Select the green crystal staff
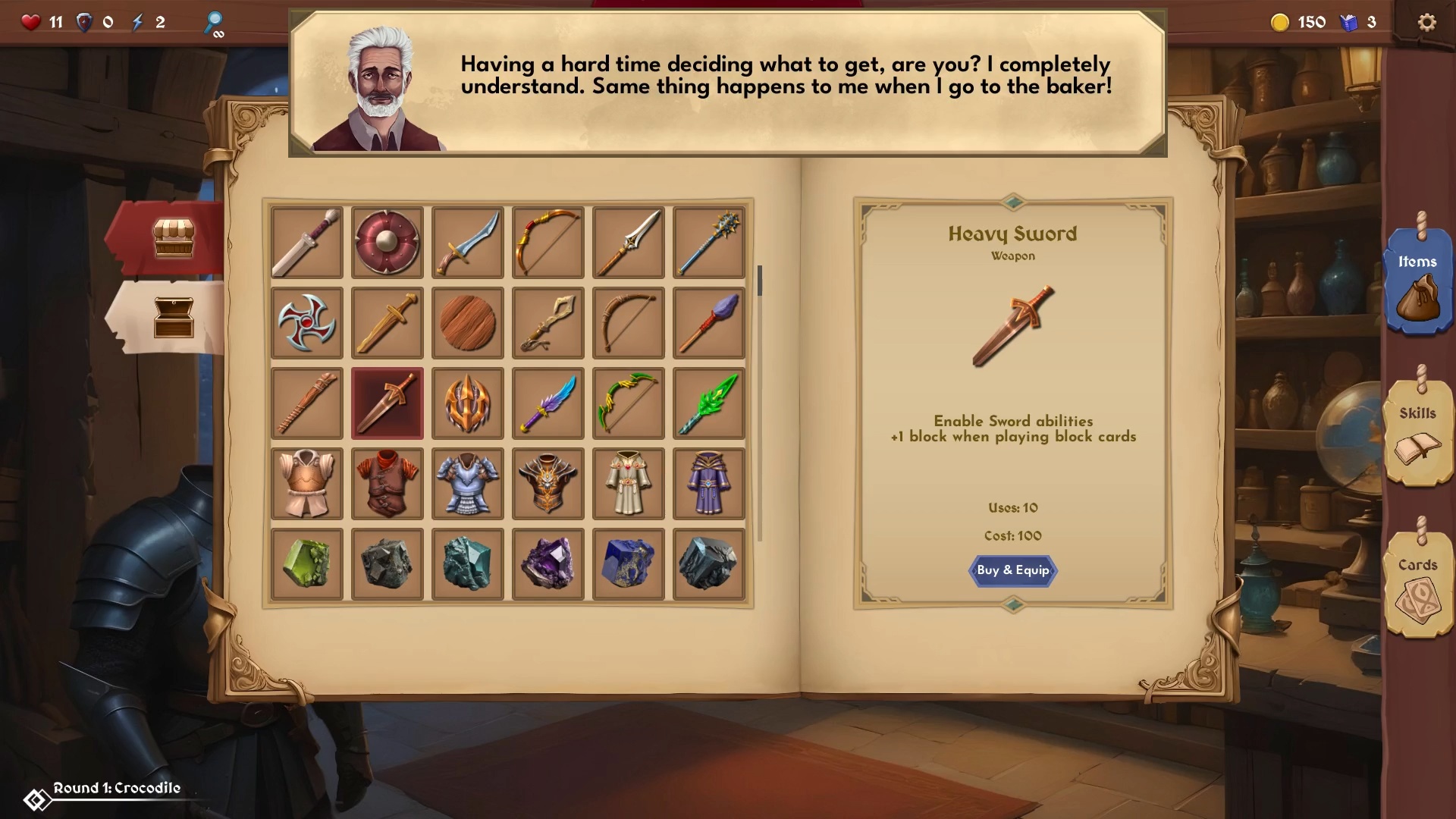The height and width of the screenshot is (819, 1456). [708, 403]
